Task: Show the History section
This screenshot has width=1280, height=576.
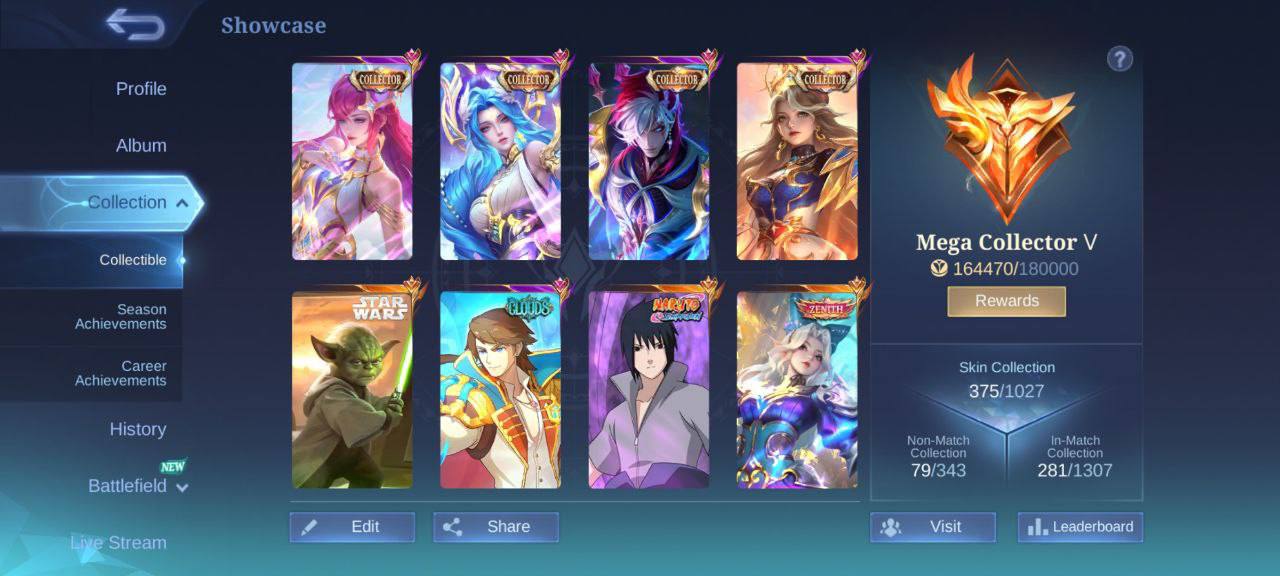Action: pyautogui.click(x=138, y=430)
